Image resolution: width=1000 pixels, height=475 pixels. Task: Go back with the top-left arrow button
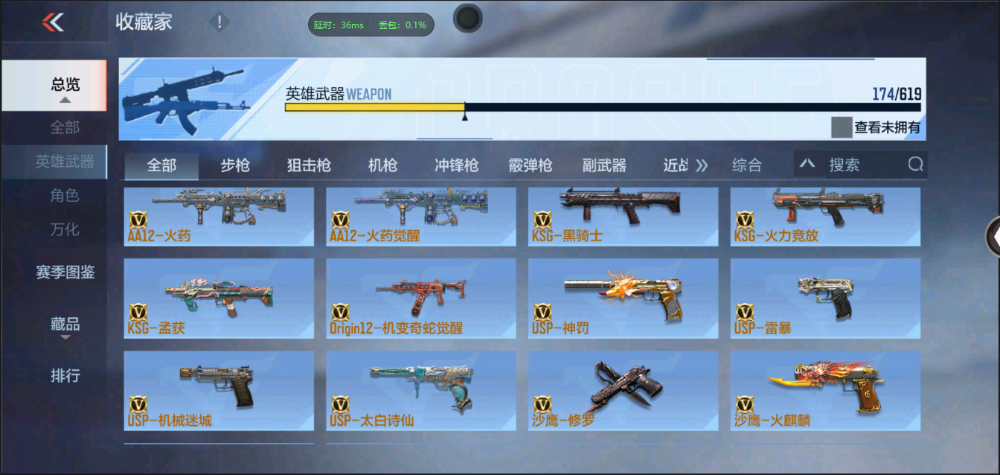click(x=53, y=22)
